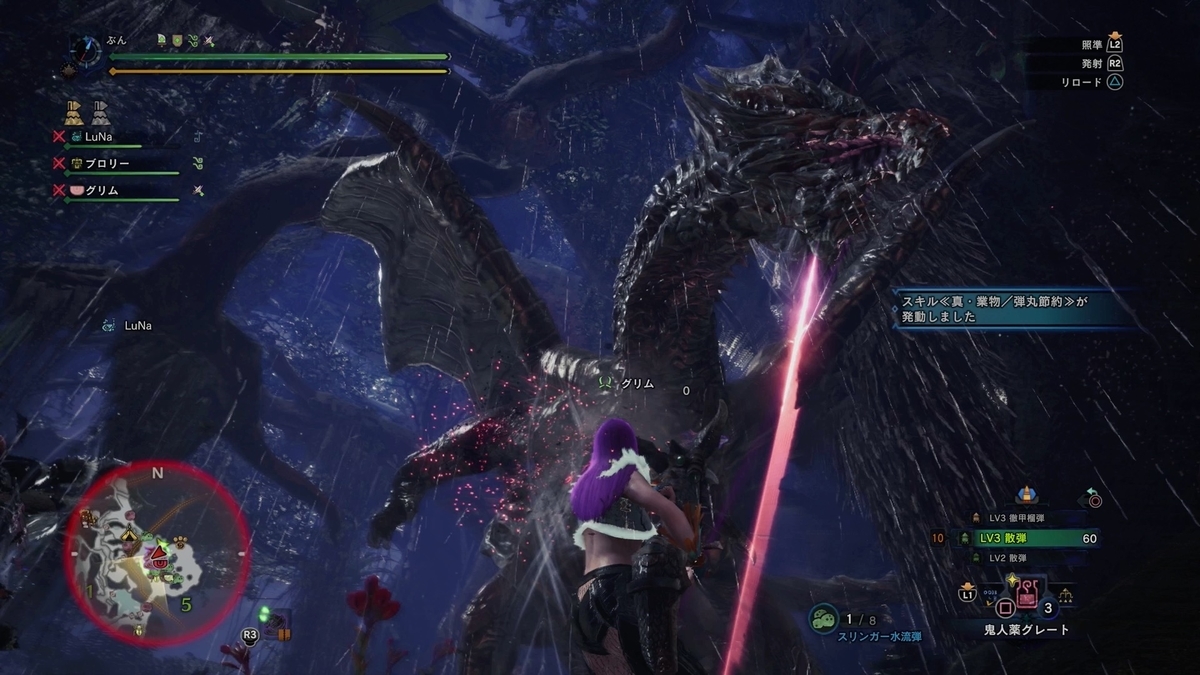Viewport: 1200px width, 675px height.
Task: Select the スリンガー水流弾 slinger ammo icon
Action: 823,618
